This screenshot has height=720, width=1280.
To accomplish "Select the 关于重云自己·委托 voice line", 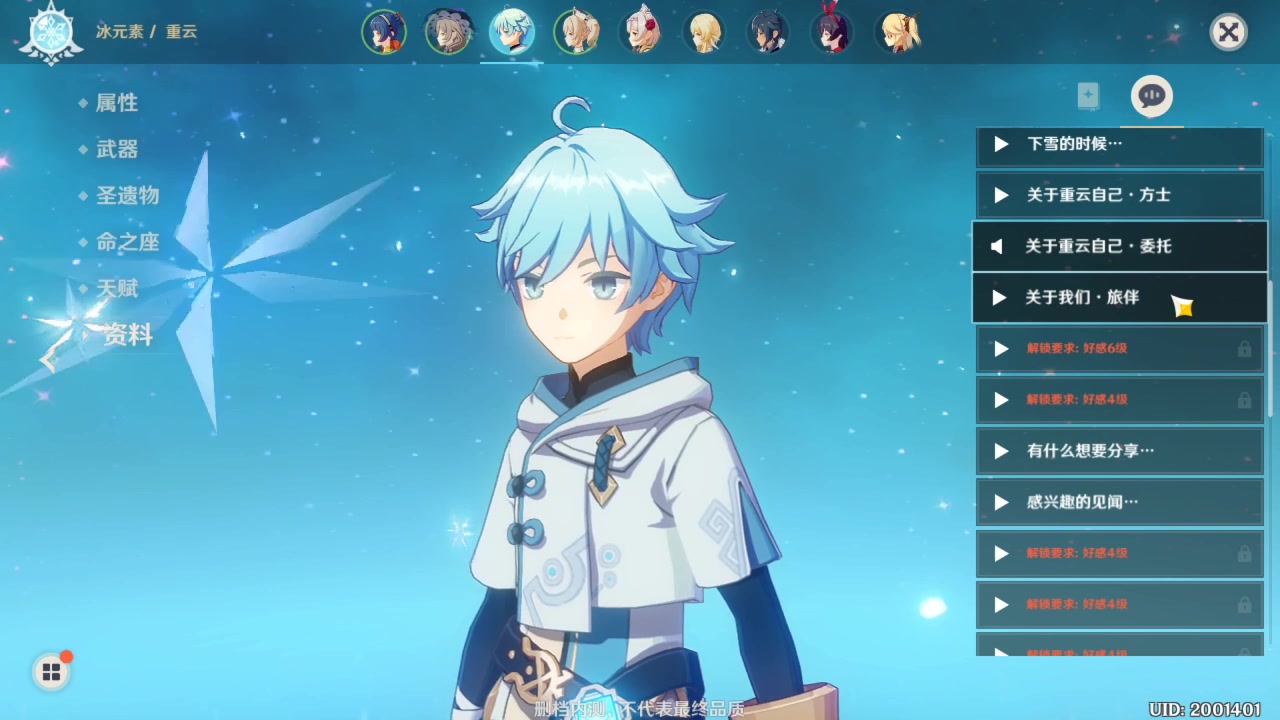I will [x=1119, y=246].
